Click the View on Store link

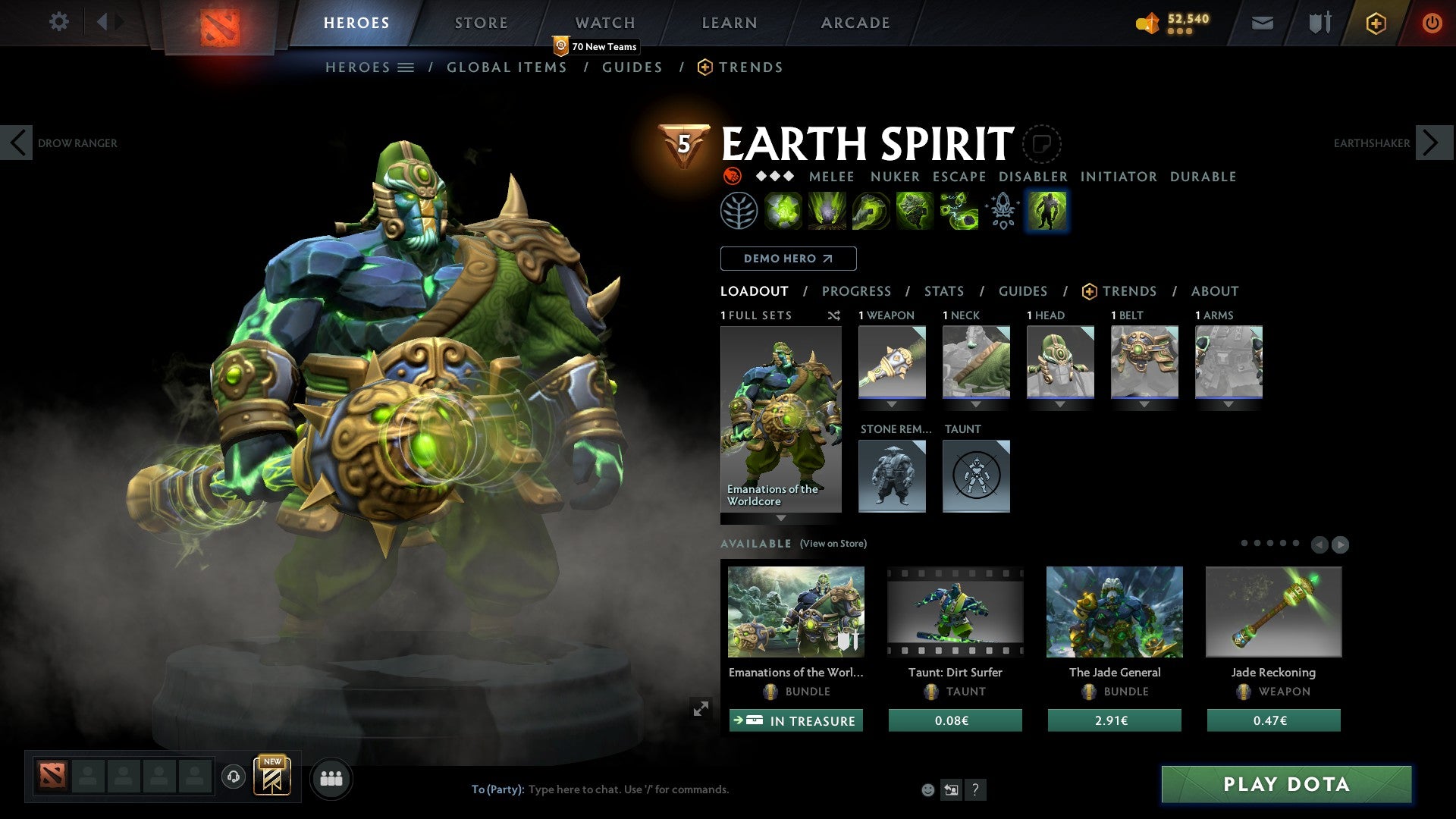point(833,544)
